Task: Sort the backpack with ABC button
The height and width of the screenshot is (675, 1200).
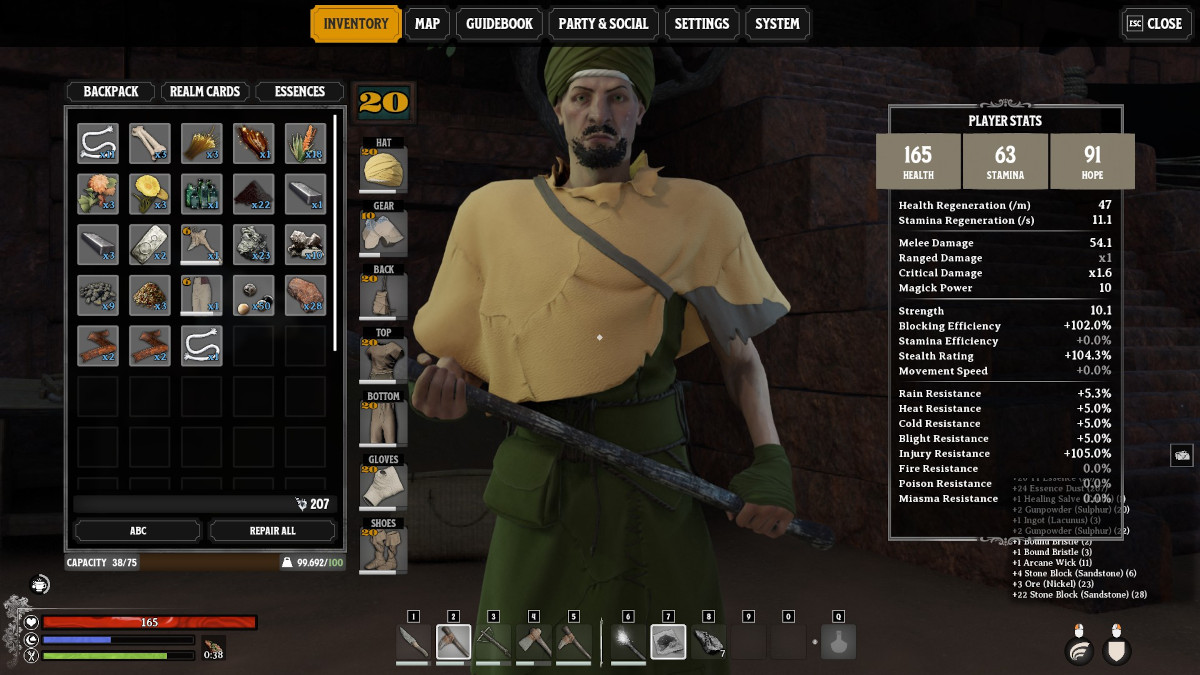Action: click(x=137, y=531)
